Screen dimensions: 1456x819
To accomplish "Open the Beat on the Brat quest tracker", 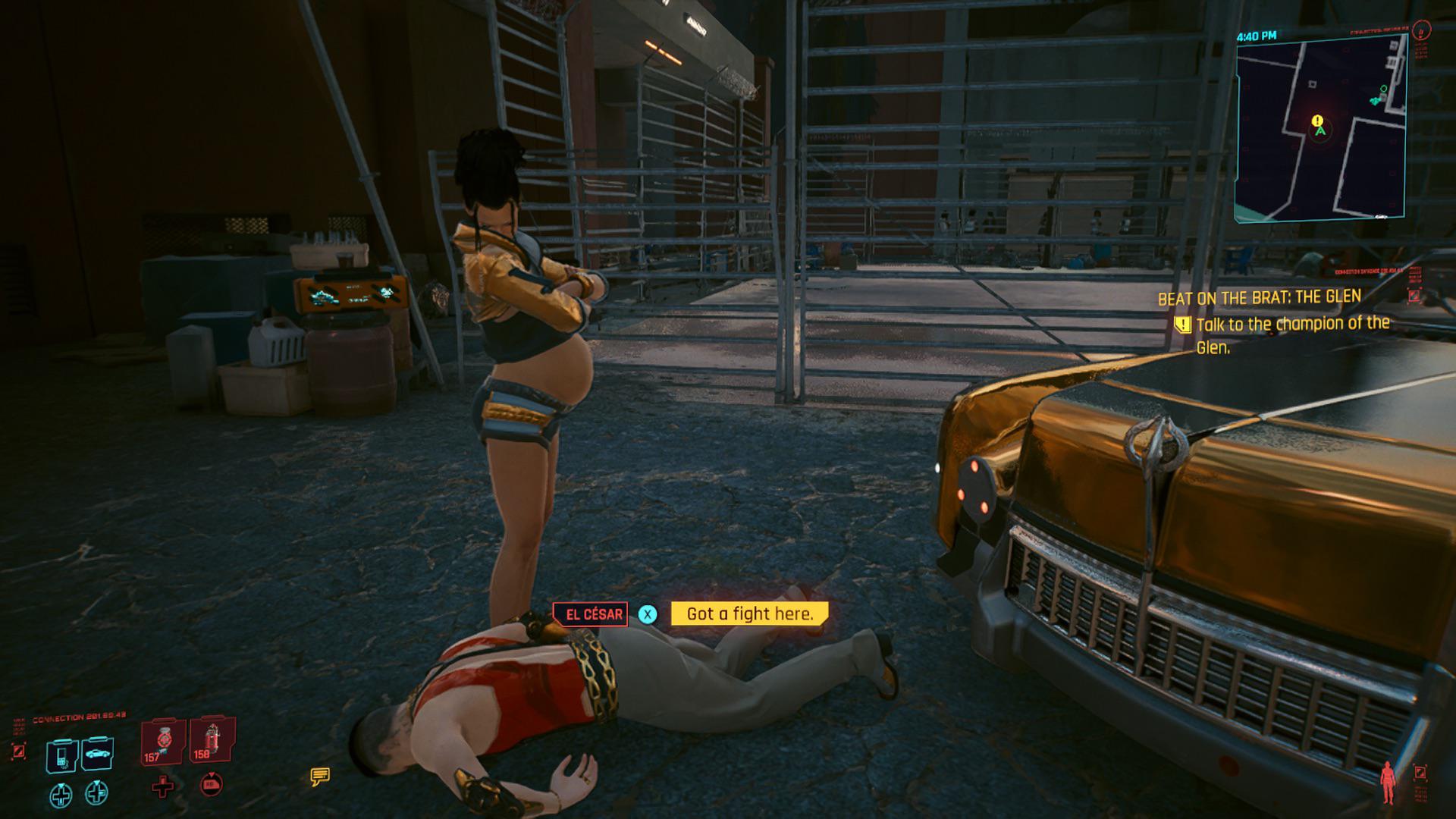I will (x=1259, y=298).
